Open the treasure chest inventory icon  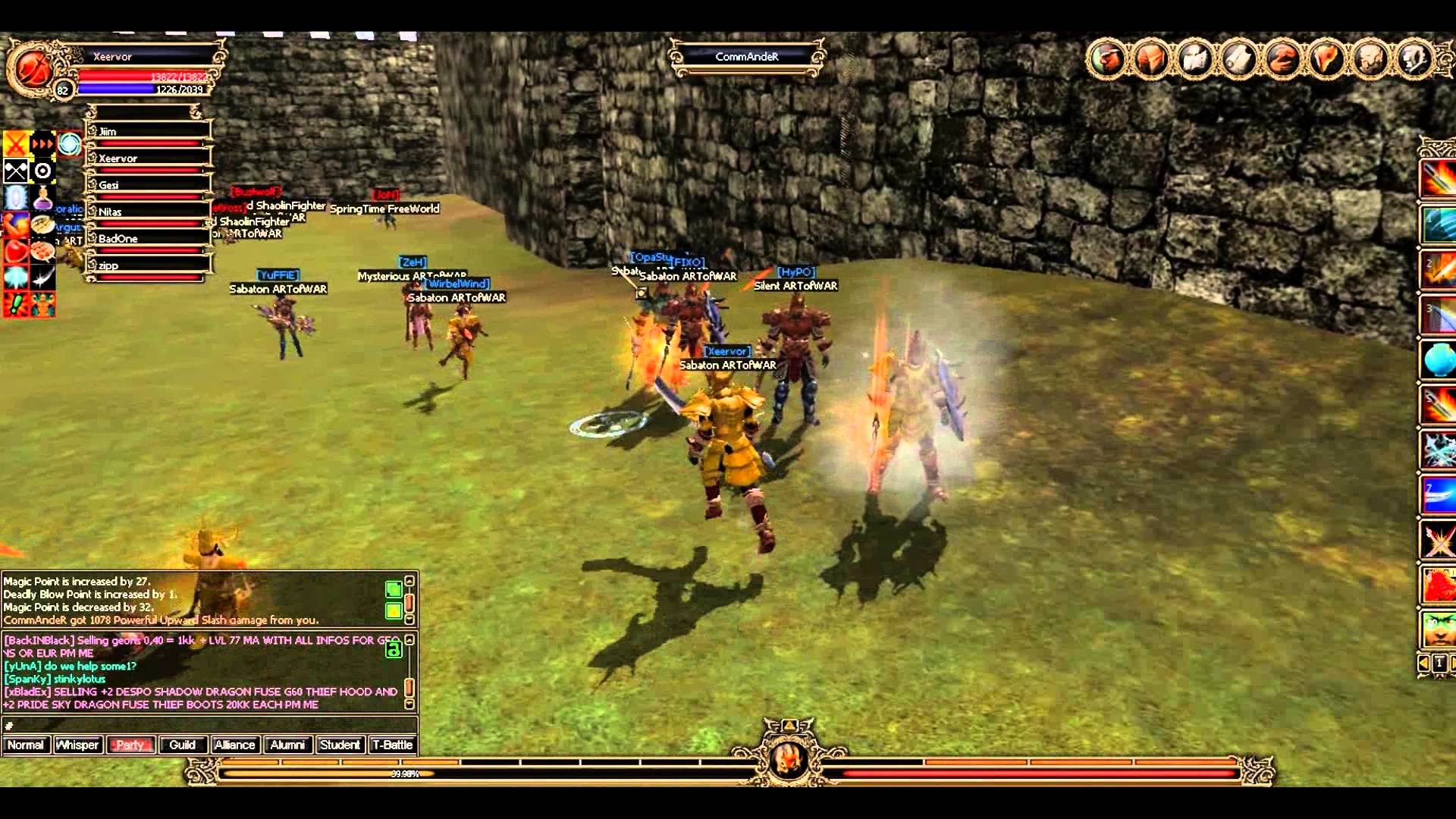pyautogui.click(x=1151, y=58)
